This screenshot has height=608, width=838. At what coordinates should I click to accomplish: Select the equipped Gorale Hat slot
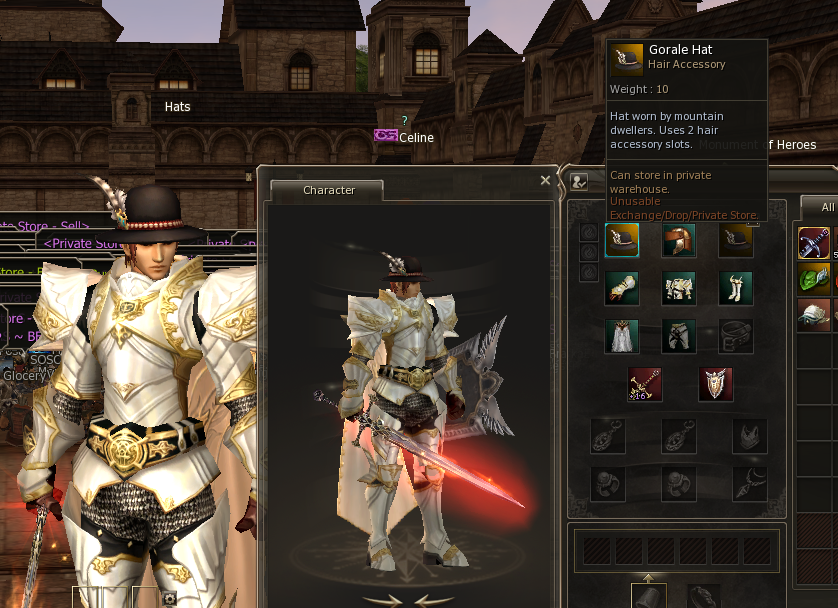pos(622,240)
